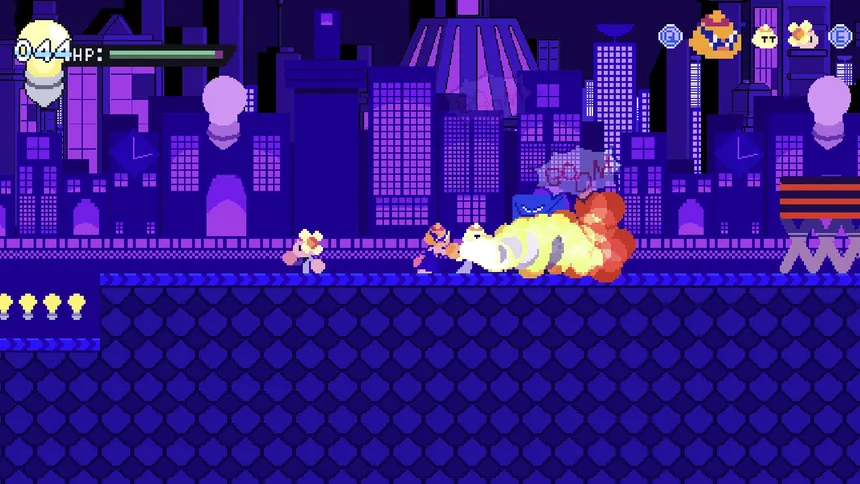Switch to the flower-headed character icon
The width and height of the screenshot is (860, 484).
pos(802,36)
